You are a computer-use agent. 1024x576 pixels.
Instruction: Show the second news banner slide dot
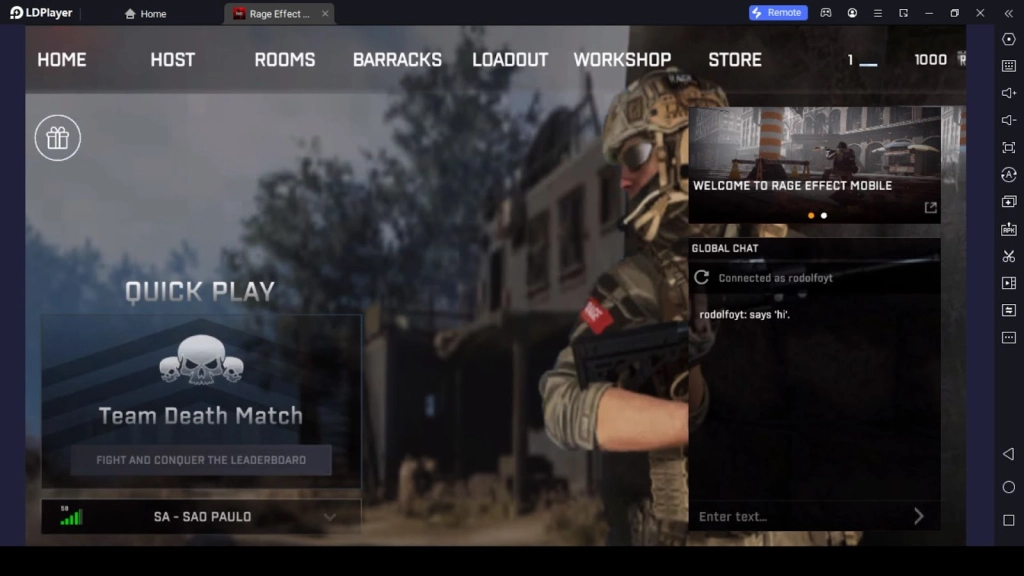[x=824, y=215]
